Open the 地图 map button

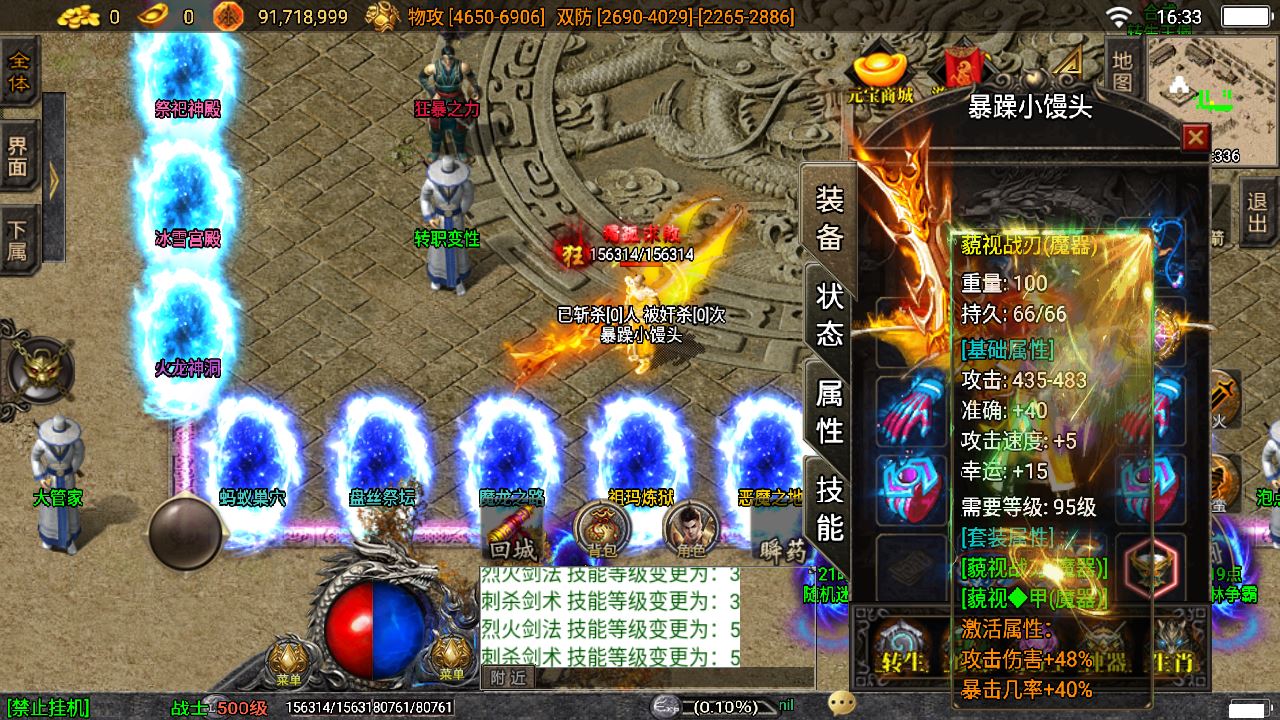[1123, 71]
